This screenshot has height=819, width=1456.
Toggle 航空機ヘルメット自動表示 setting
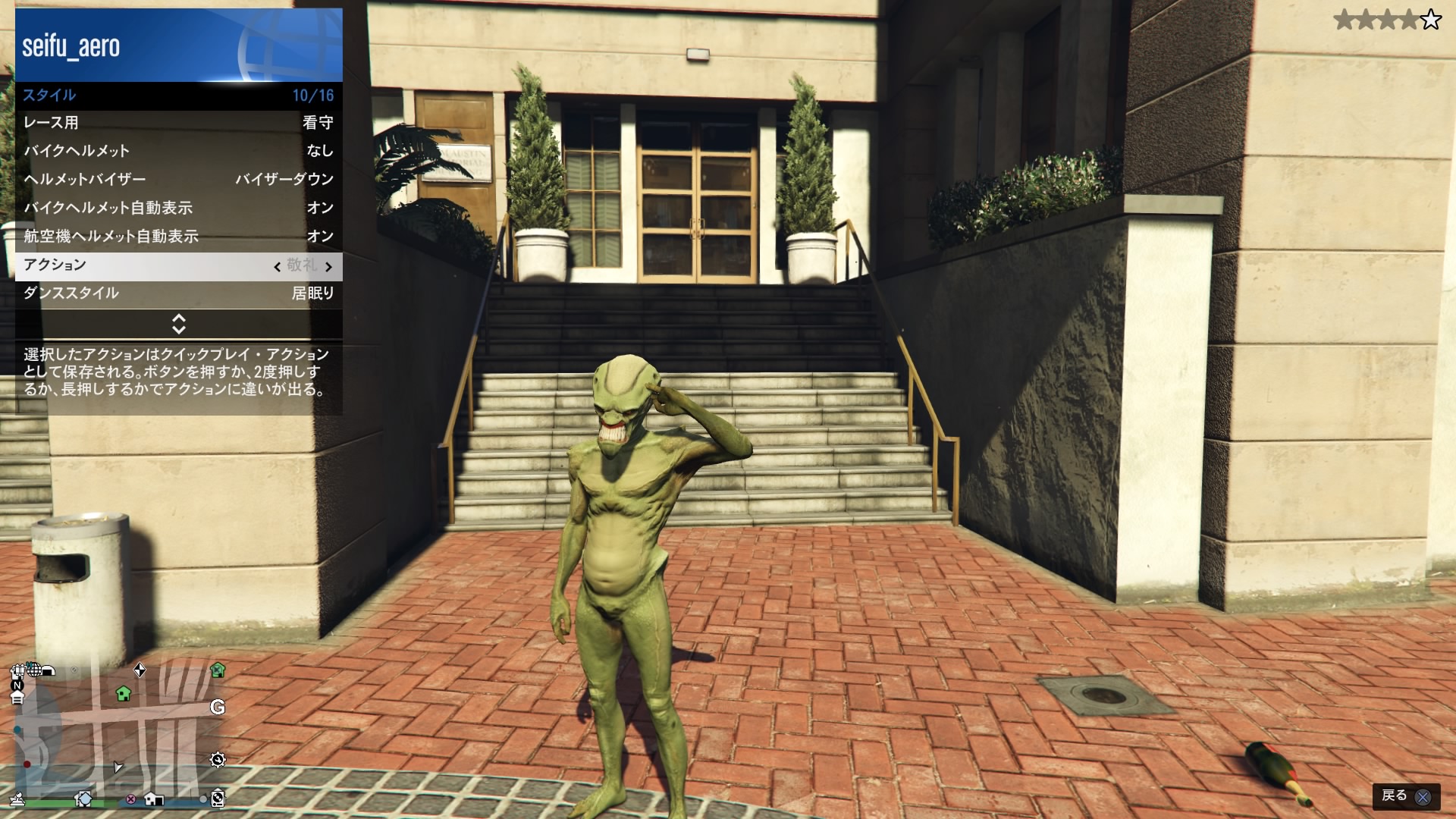[178, 237]
